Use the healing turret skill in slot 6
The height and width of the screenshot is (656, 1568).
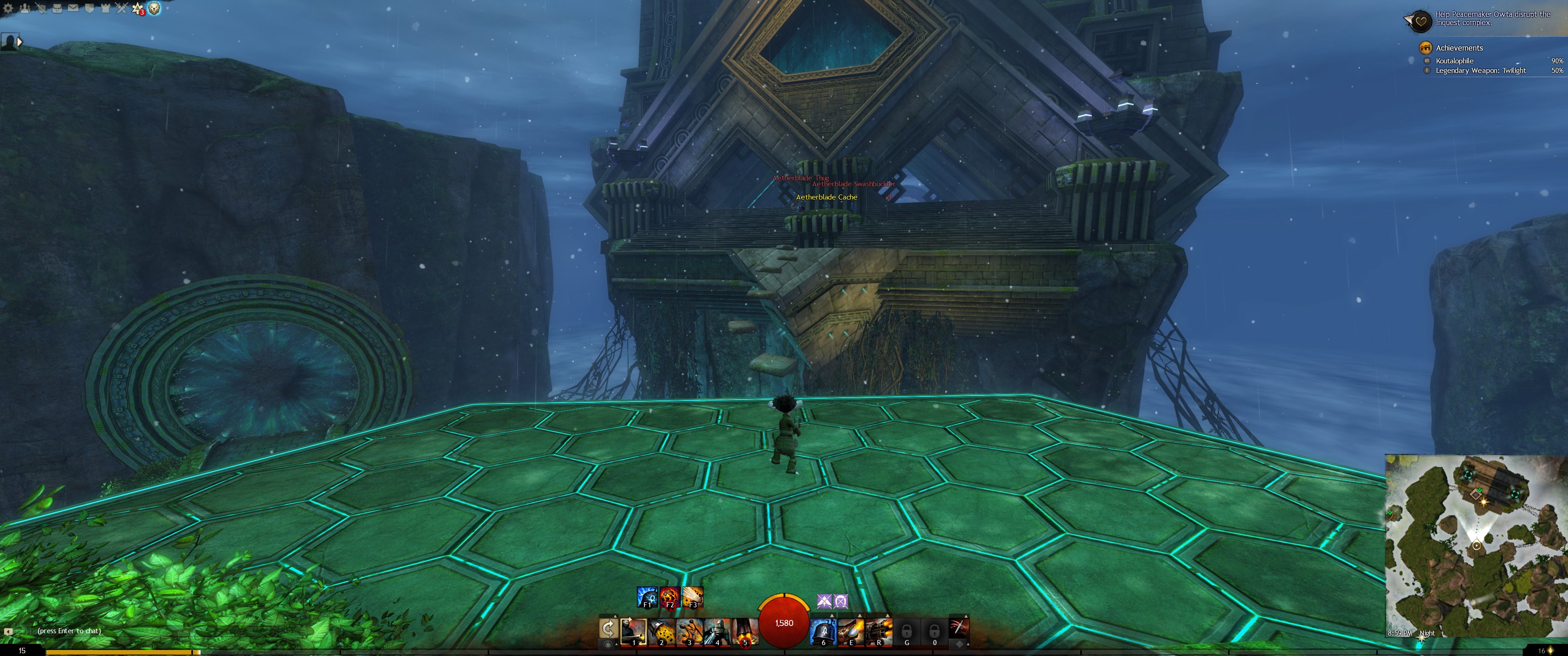click(x=823, y=631)
